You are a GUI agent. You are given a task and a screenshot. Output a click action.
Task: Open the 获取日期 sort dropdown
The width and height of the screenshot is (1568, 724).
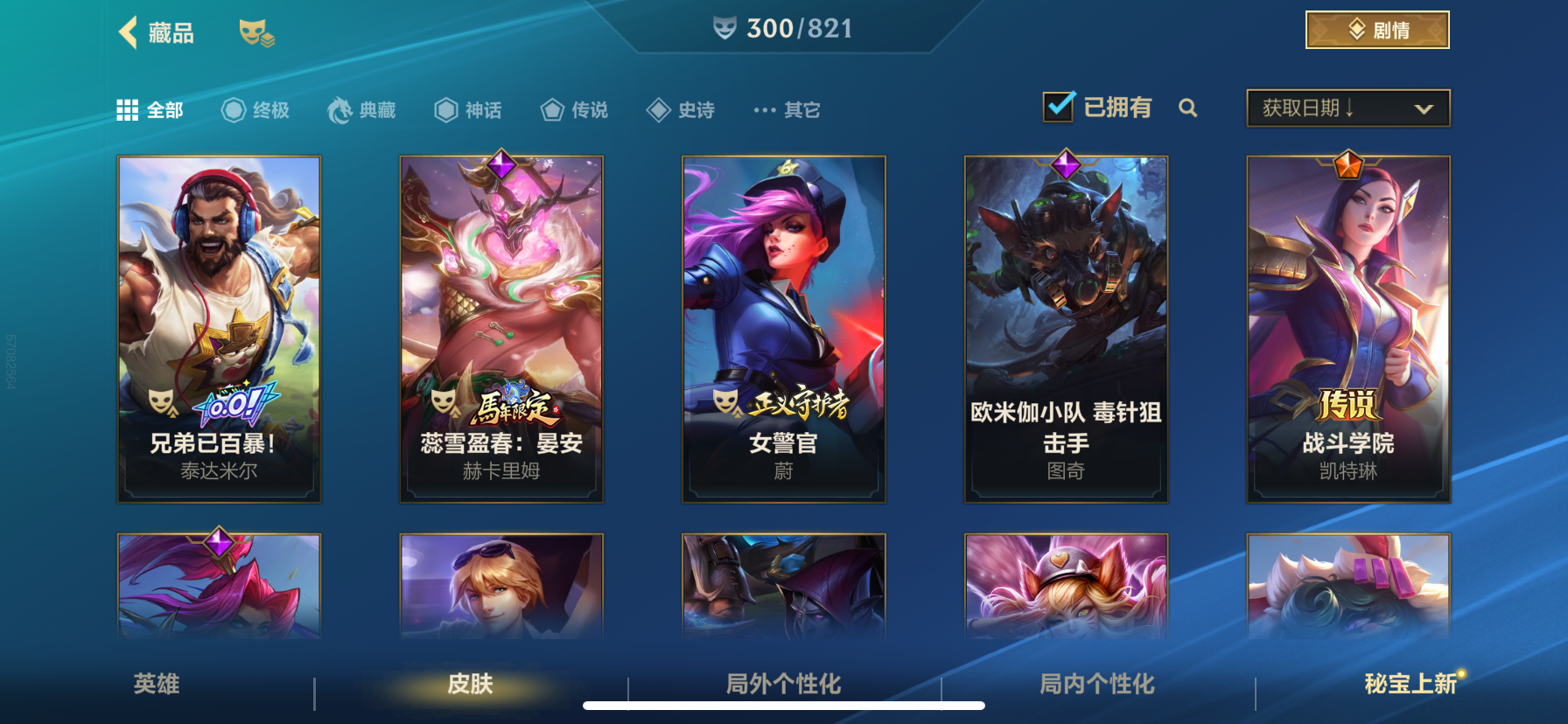1347,108
